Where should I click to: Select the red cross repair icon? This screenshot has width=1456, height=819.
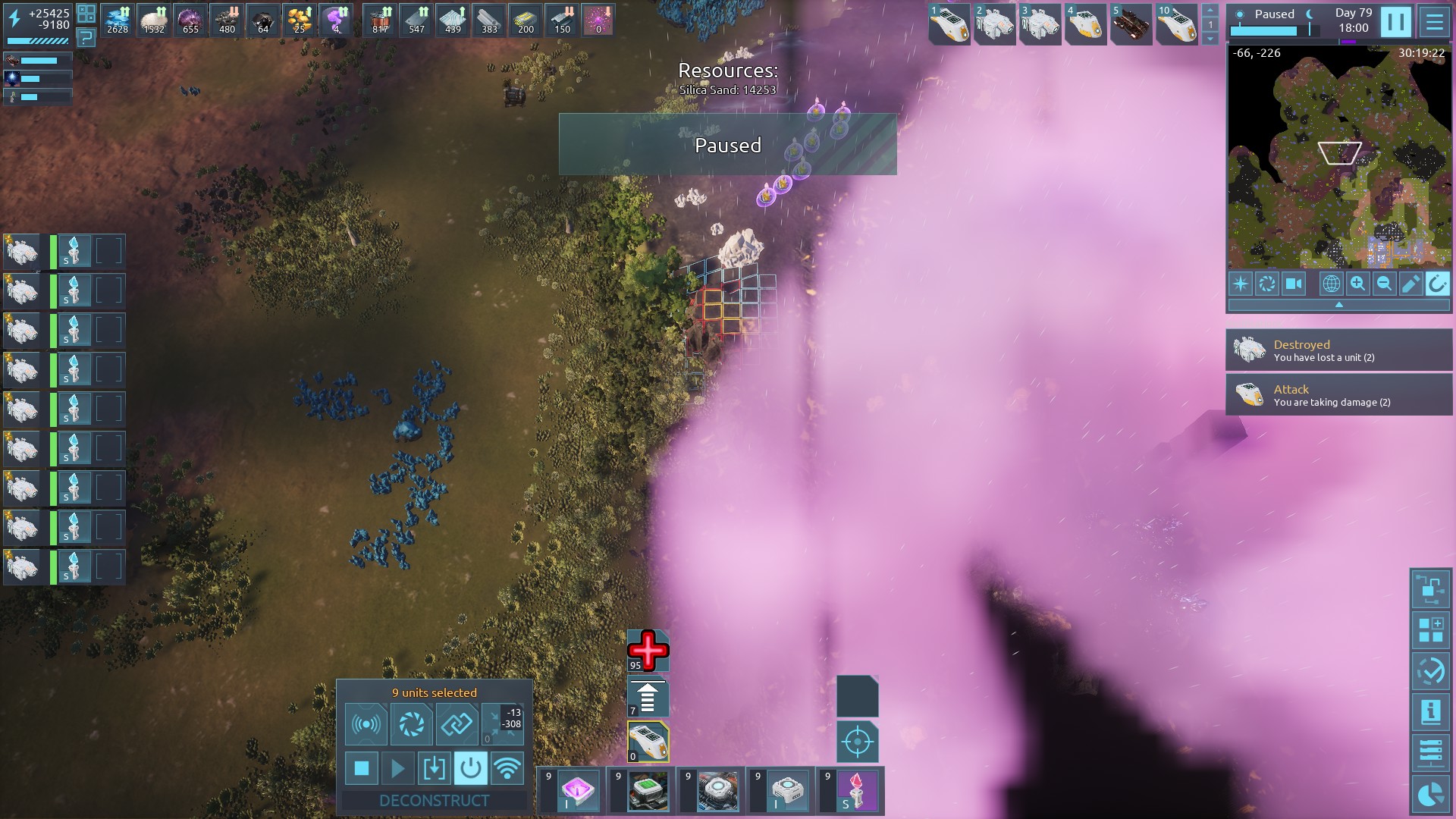pyautogui.click(x=648, y=651)
